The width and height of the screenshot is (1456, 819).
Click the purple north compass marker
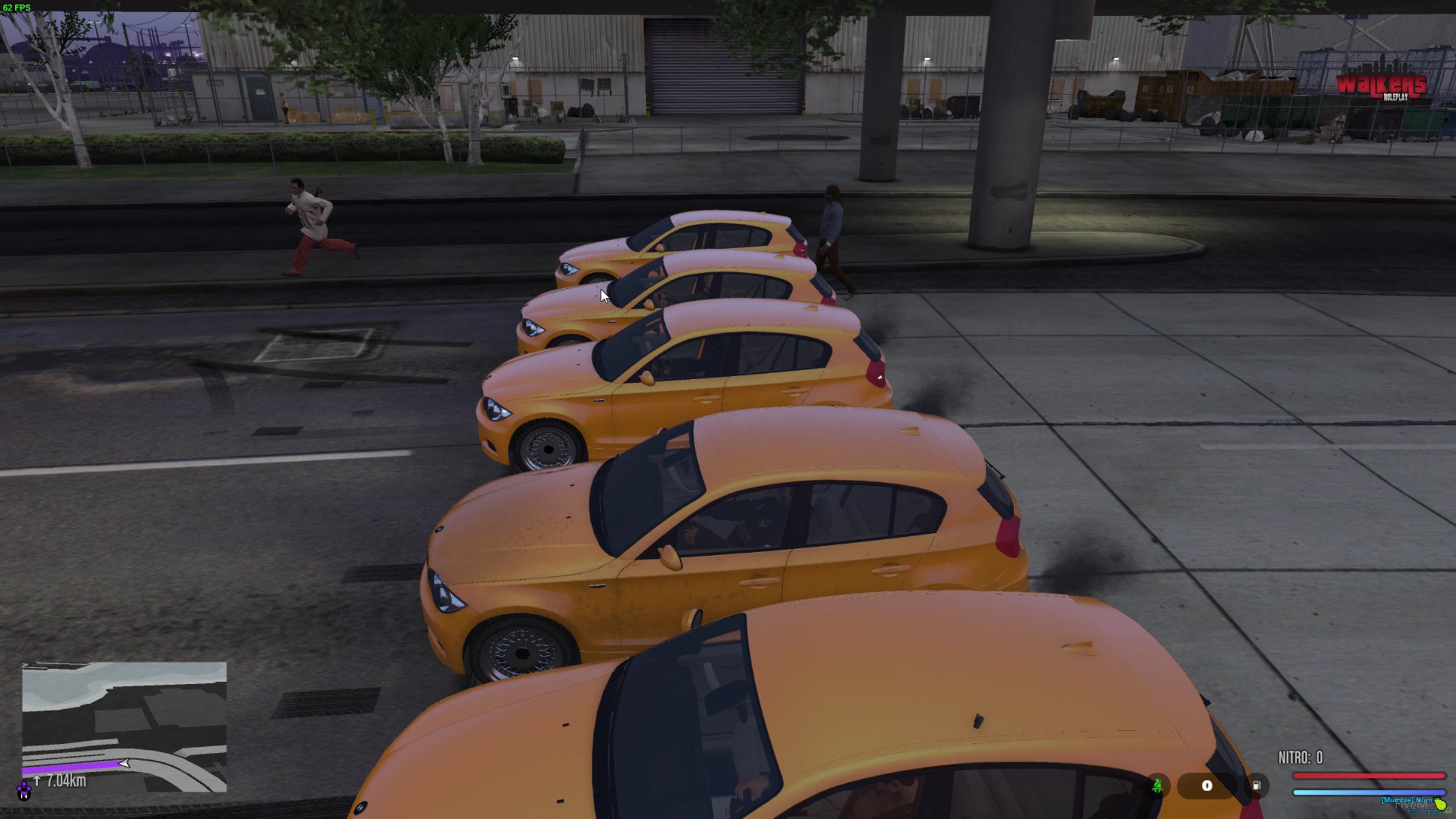pos(24,791)
